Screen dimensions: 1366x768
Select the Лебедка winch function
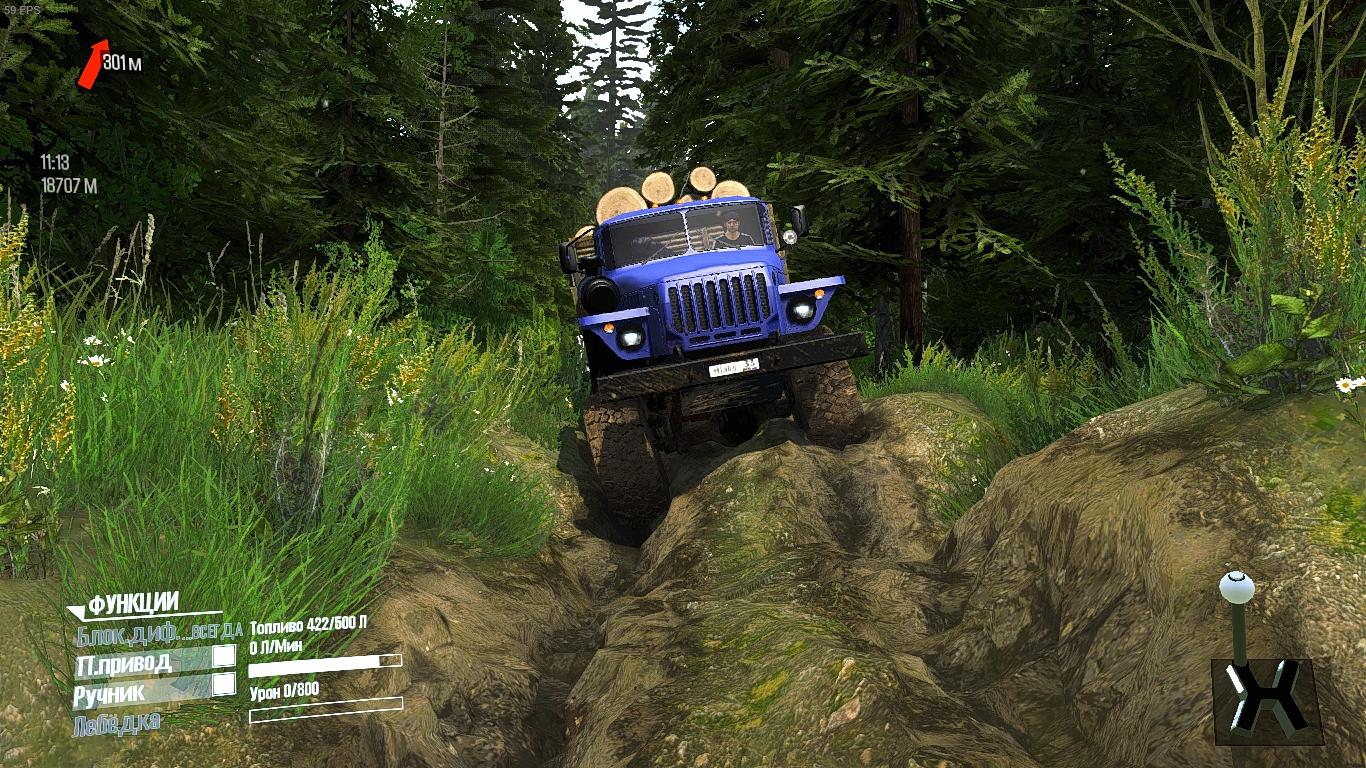(116, 723)
